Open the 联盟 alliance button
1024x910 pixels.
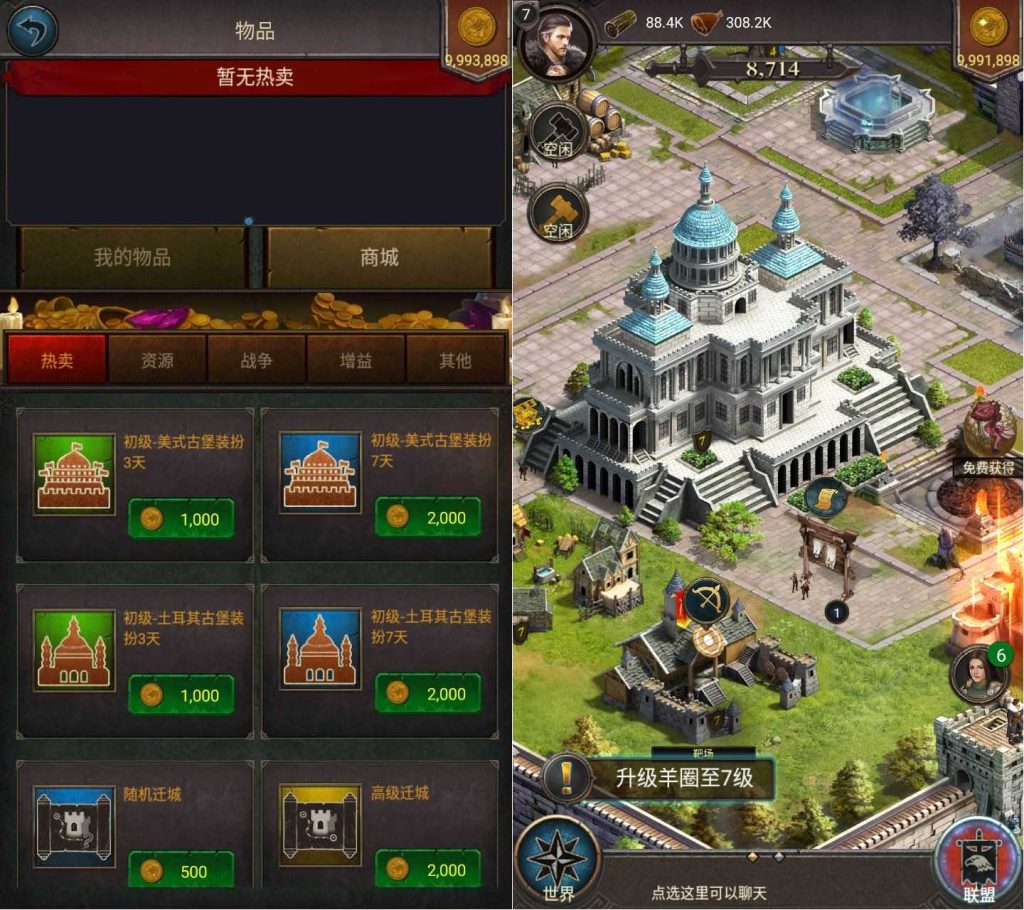[x=978, y=864]
